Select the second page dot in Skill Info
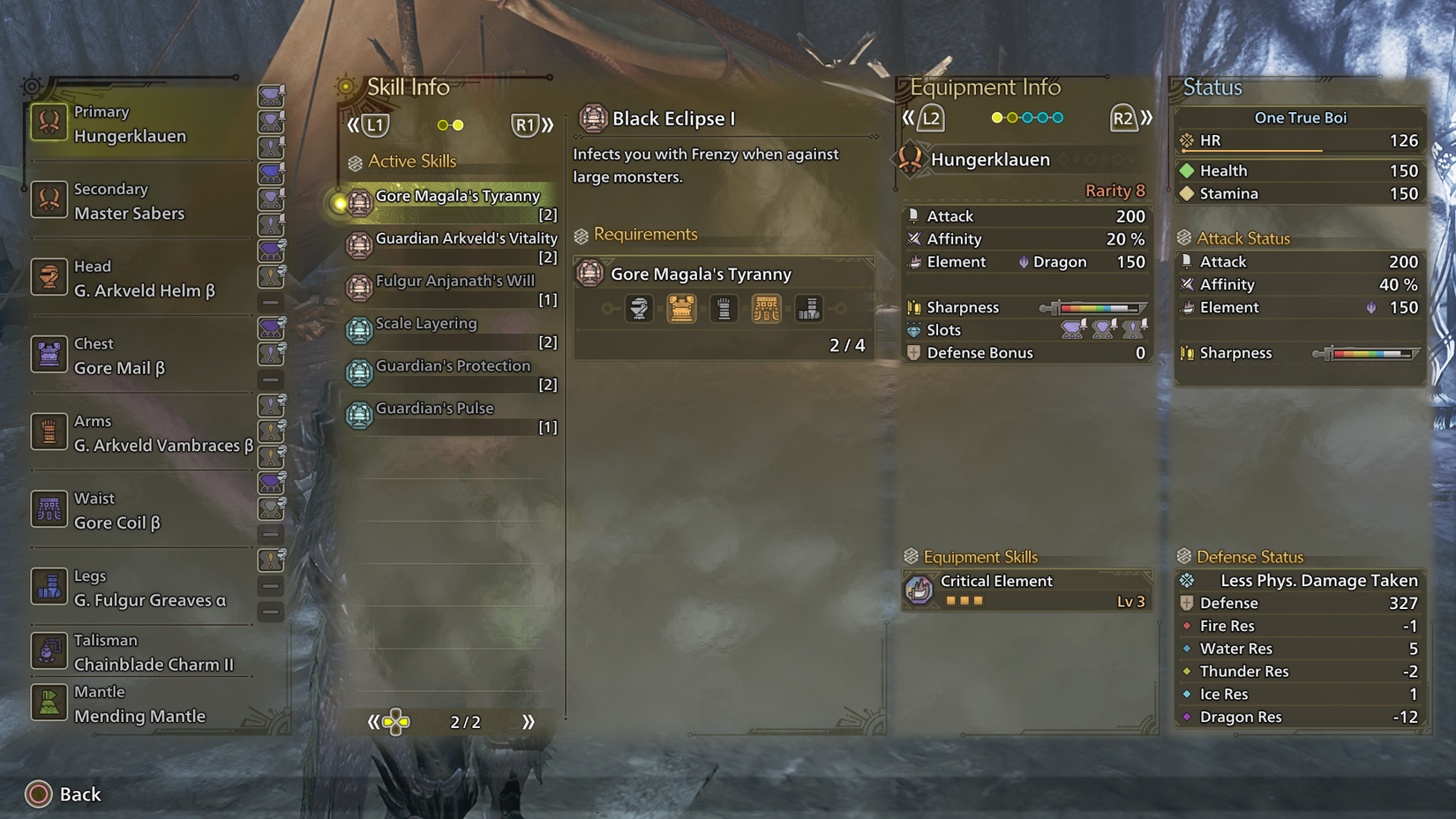The height and width of the screenshot is (819, 1456). [460, 125]
